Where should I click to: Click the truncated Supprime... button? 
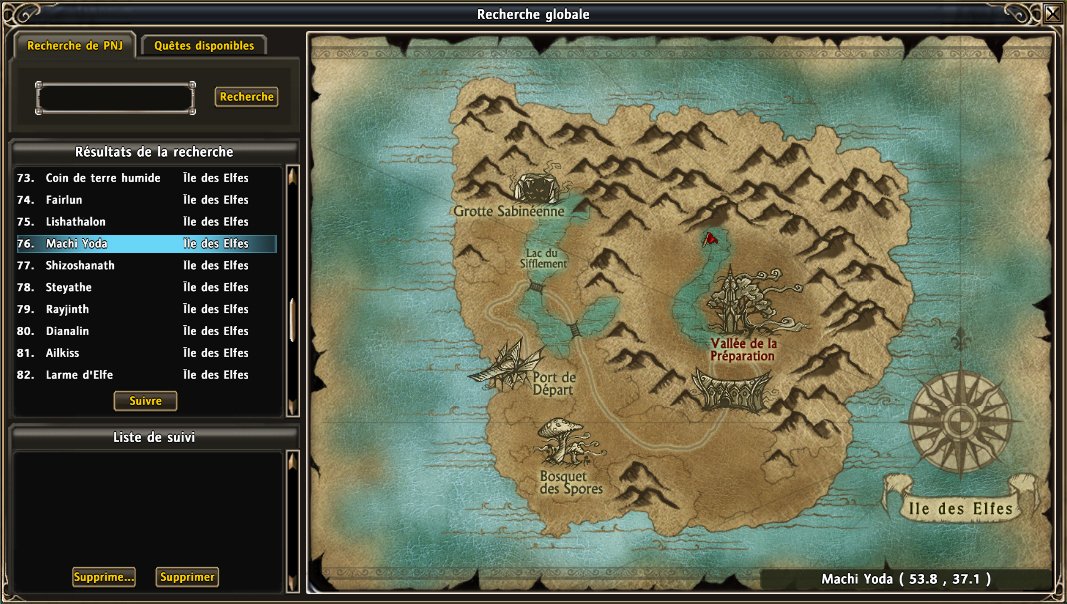104,577
